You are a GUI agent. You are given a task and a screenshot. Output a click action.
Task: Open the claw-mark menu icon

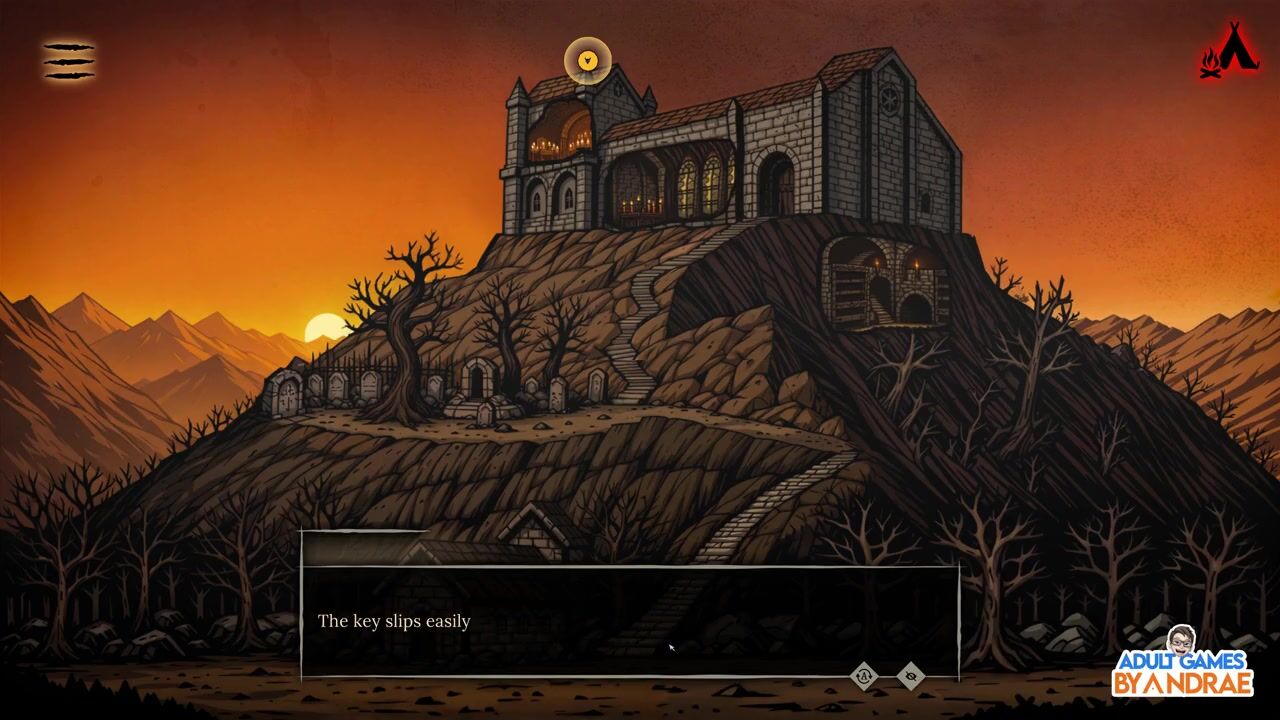click(69, 61)
